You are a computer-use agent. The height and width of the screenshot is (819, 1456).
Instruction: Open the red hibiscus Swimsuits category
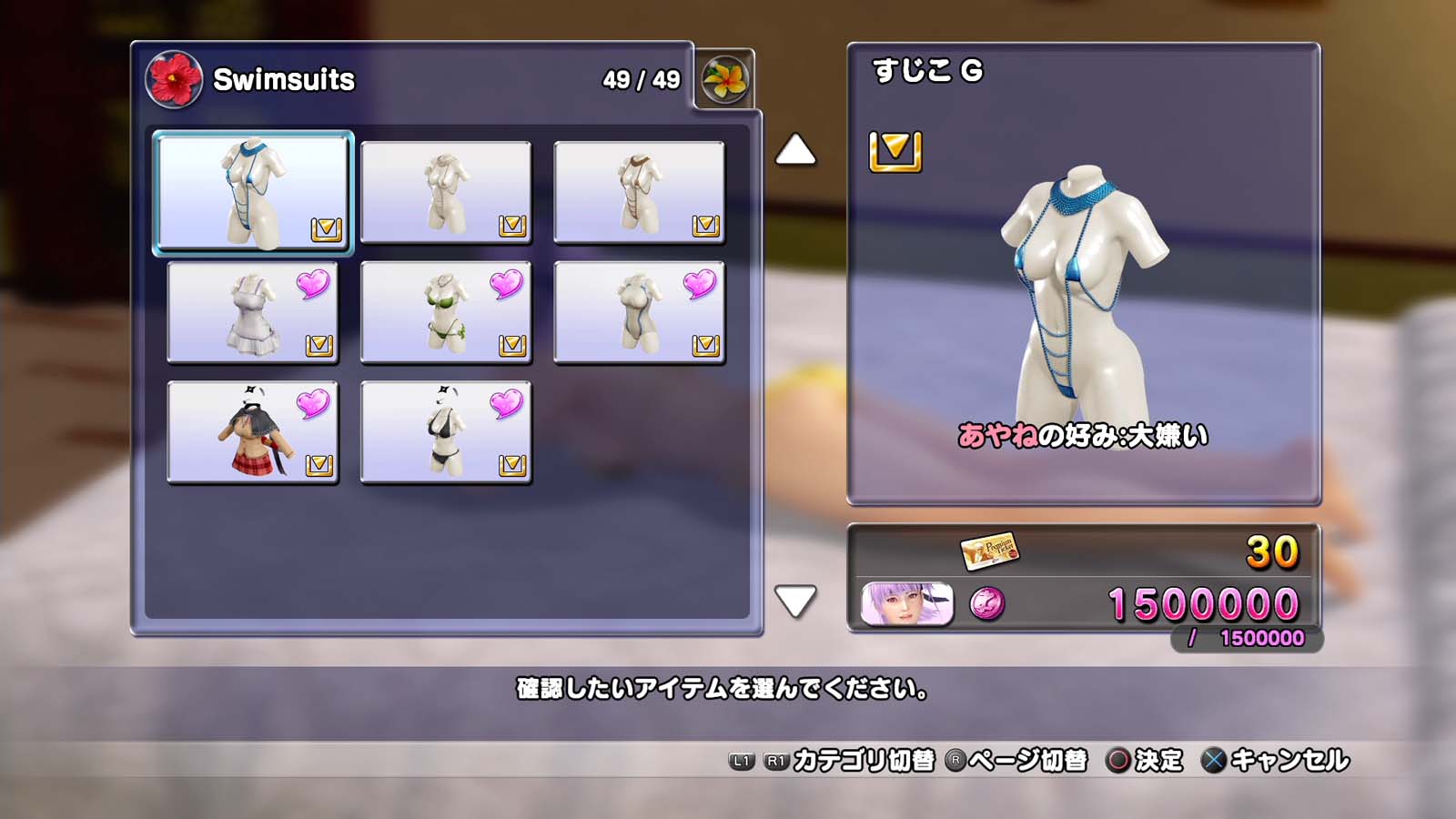(174, 79)
